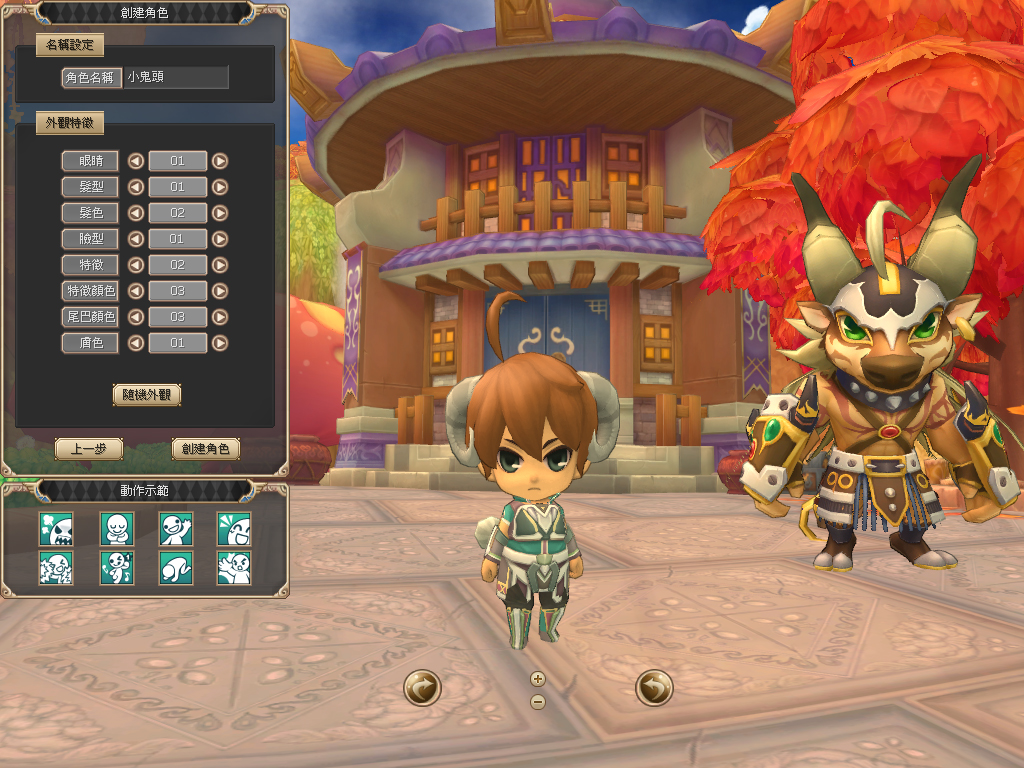Screen dimensions: 1024x768
Task: Rotate character using the right round arrow
Action: 654,688
